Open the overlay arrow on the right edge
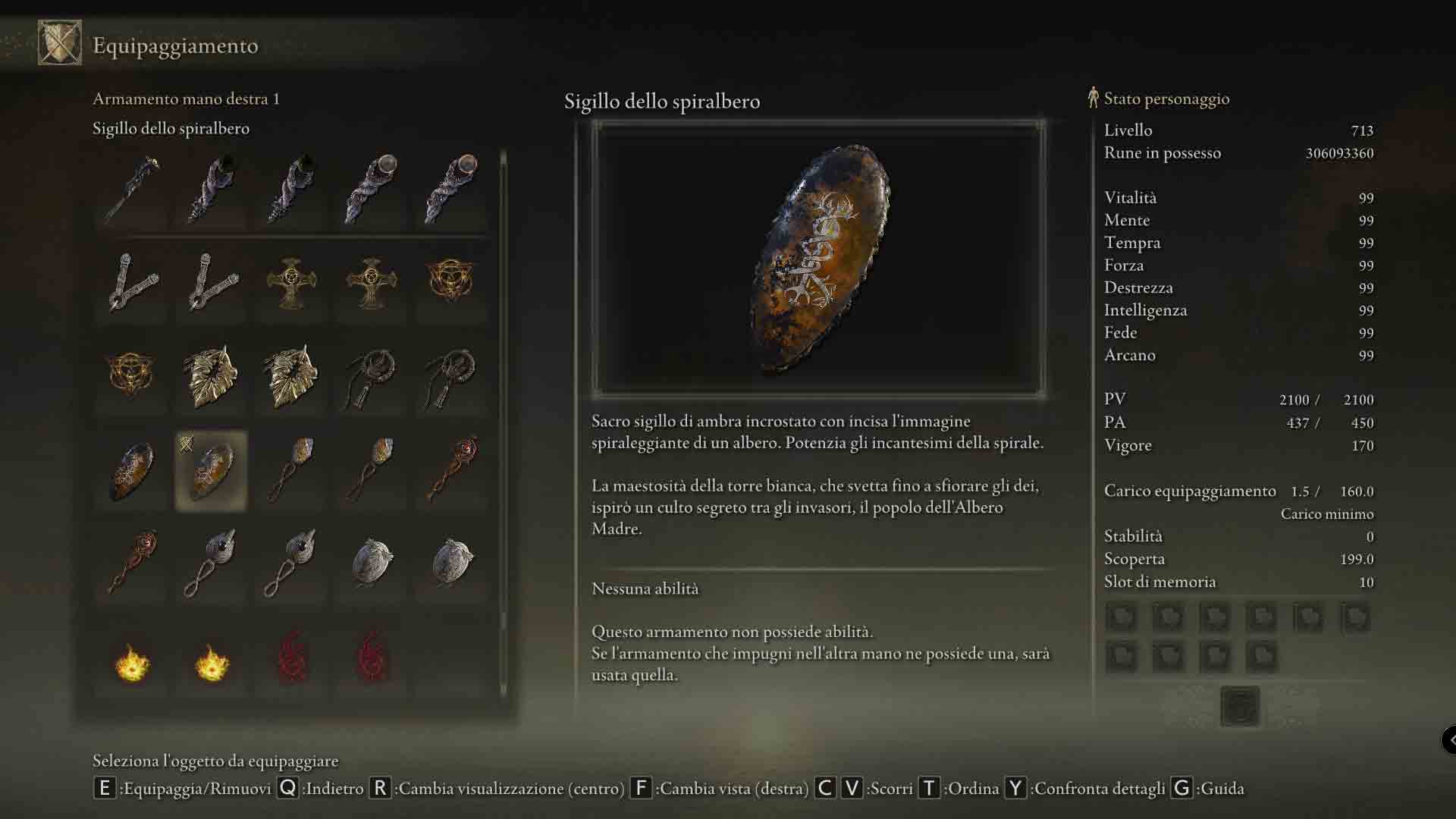 pyautogui.click(x=1449, y=739)
